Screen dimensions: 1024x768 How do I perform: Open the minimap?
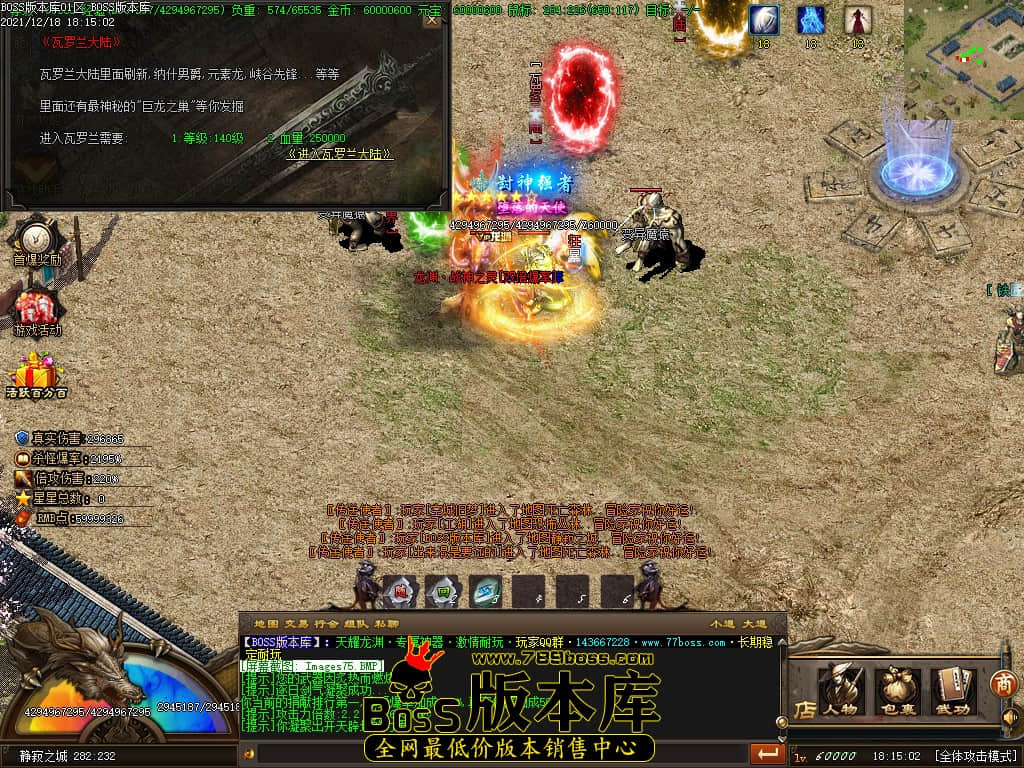tap(963, 60)
